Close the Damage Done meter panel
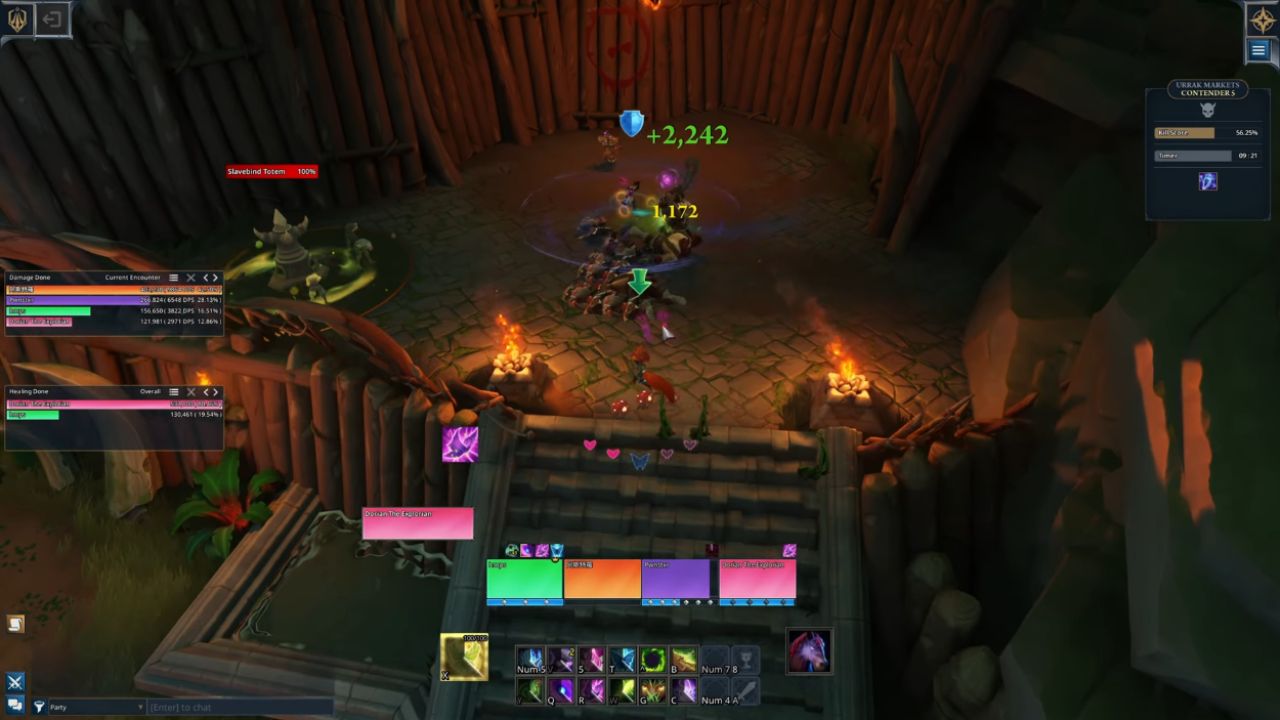Image resolution: width=1280 pixels, height=720 pixels. [x=190, y=278]
